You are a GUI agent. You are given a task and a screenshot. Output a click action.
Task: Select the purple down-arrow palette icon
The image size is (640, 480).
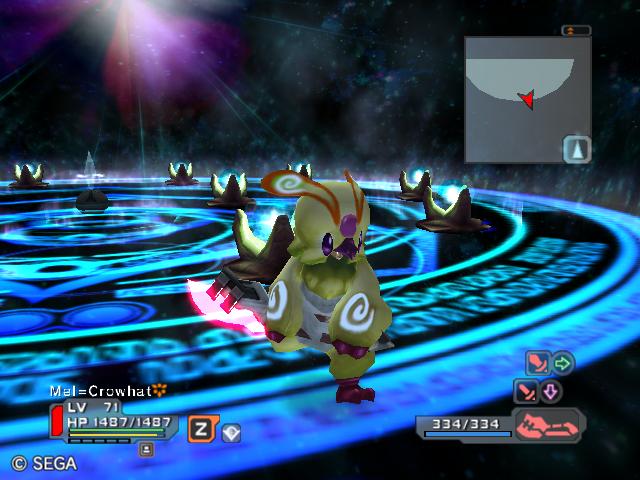pyautogui.click(x=551, y=391)
